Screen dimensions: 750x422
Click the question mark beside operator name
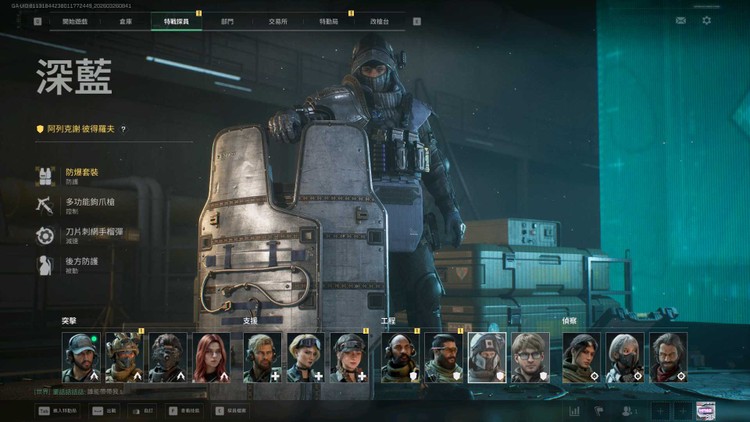click(x=123, y=129)
